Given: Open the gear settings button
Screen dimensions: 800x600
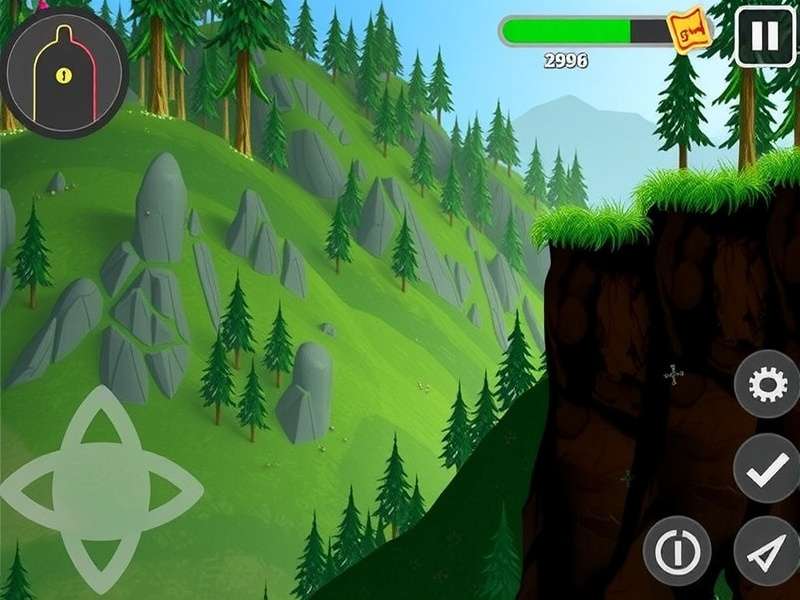Looking at the screenshot, I should [x=767, y=385].
